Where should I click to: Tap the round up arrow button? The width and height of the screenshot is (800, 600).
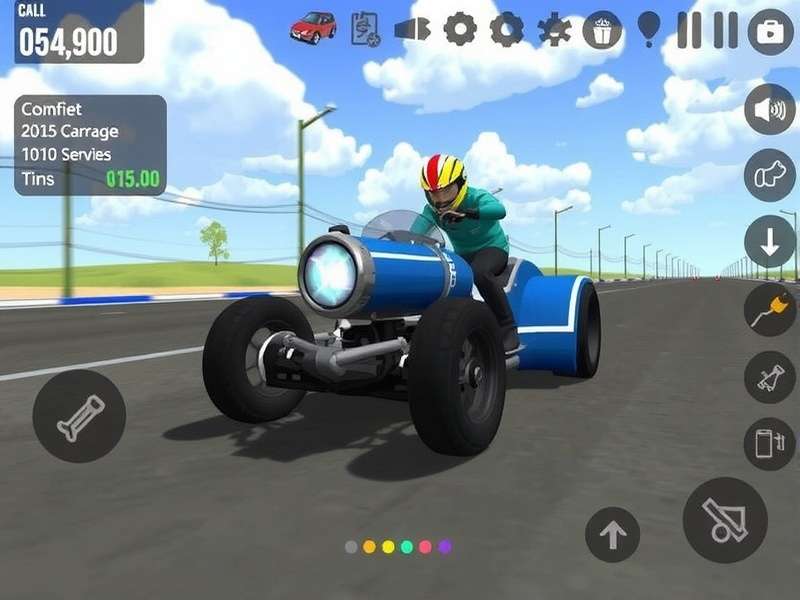[612, 534]
